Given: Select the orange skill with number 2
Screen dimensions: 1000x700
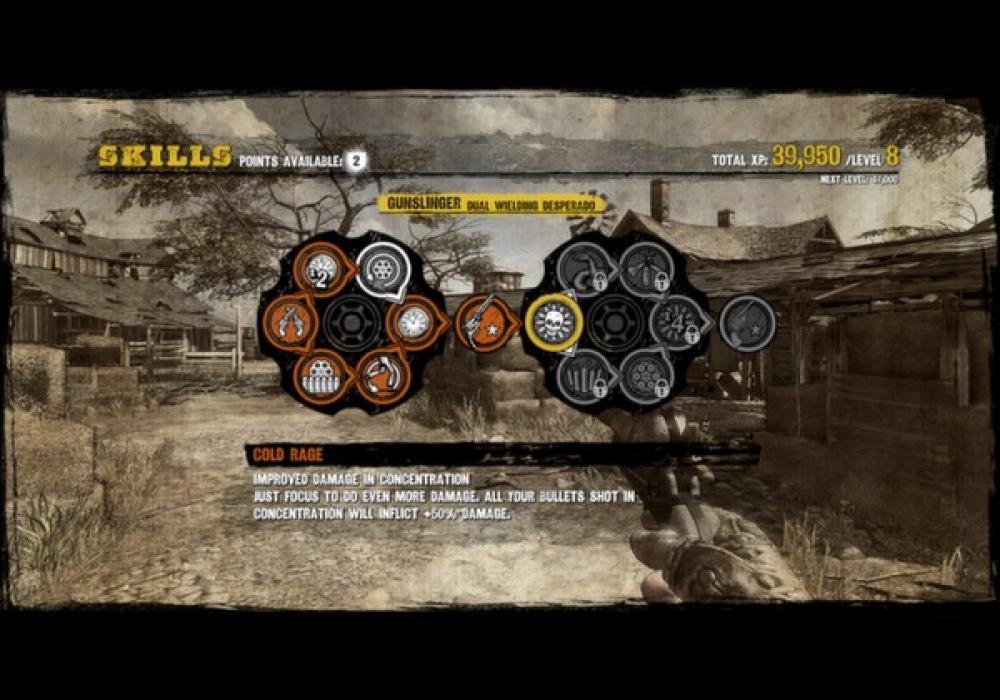Looking at the screenshot, I should click(x=324, y=268).
